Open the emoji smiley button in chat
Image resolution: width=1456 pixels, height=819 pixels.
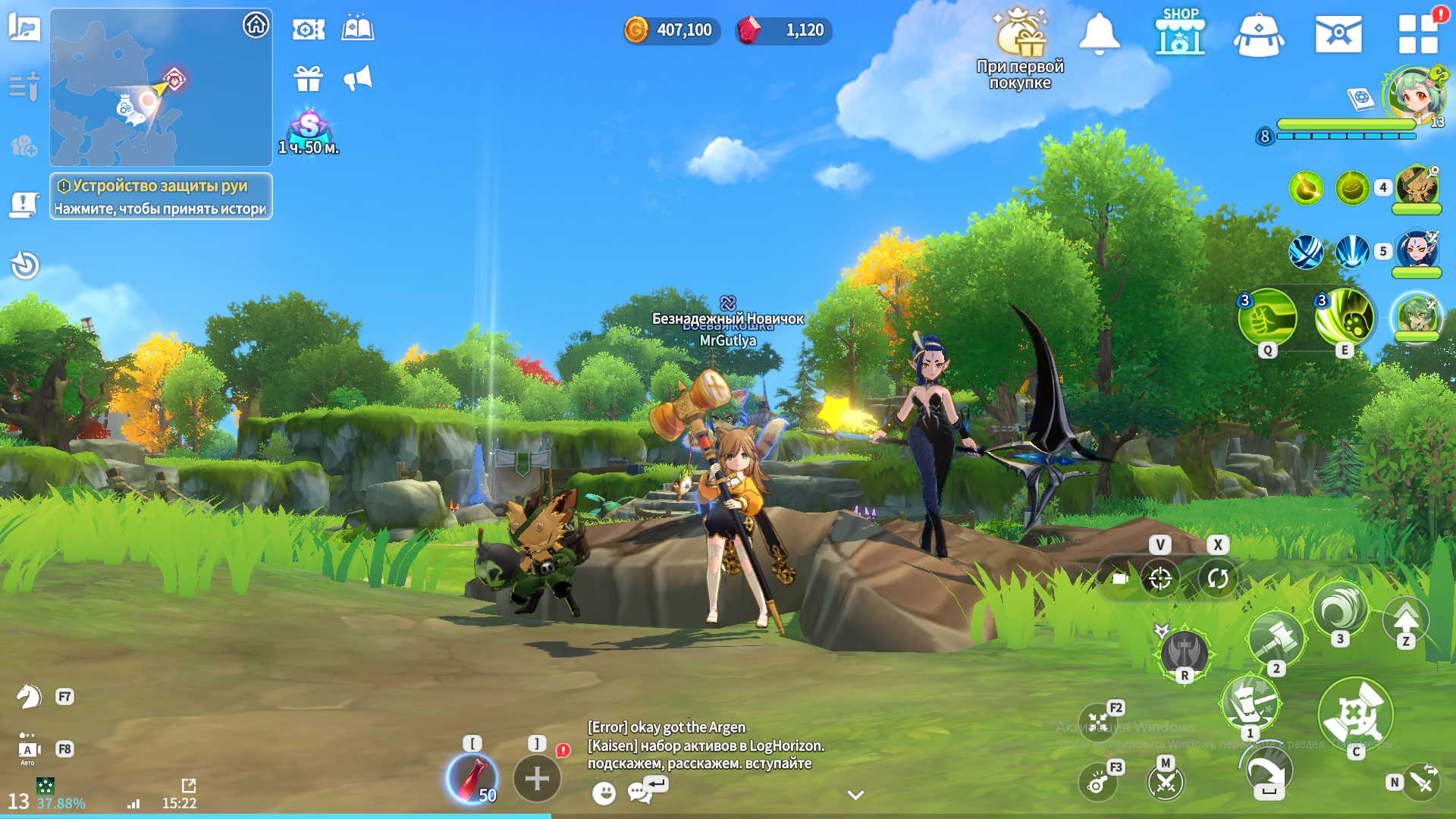[604, 793]
